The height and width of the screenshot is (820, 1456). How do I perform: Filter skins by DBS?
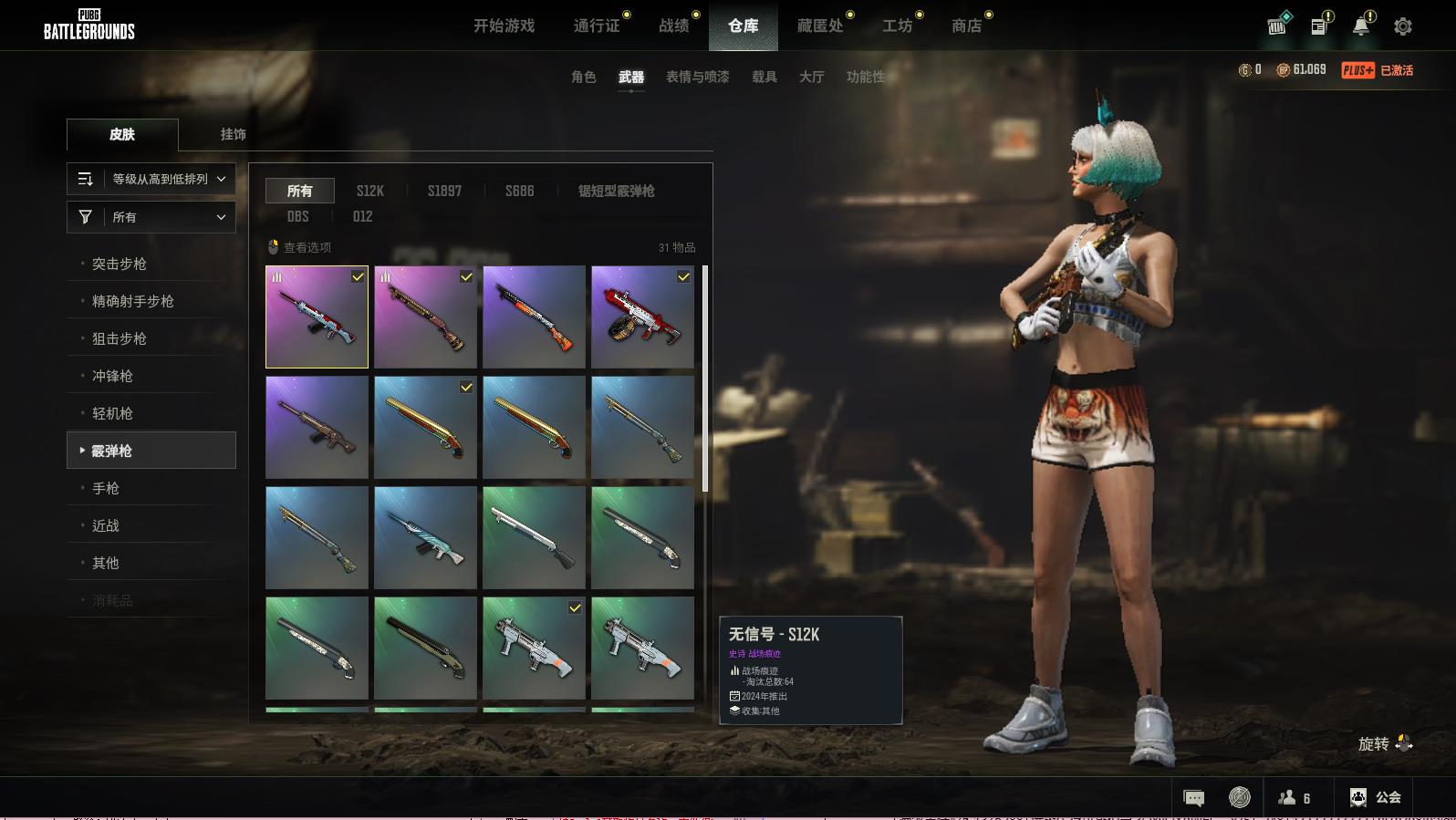tap(297, 216)
